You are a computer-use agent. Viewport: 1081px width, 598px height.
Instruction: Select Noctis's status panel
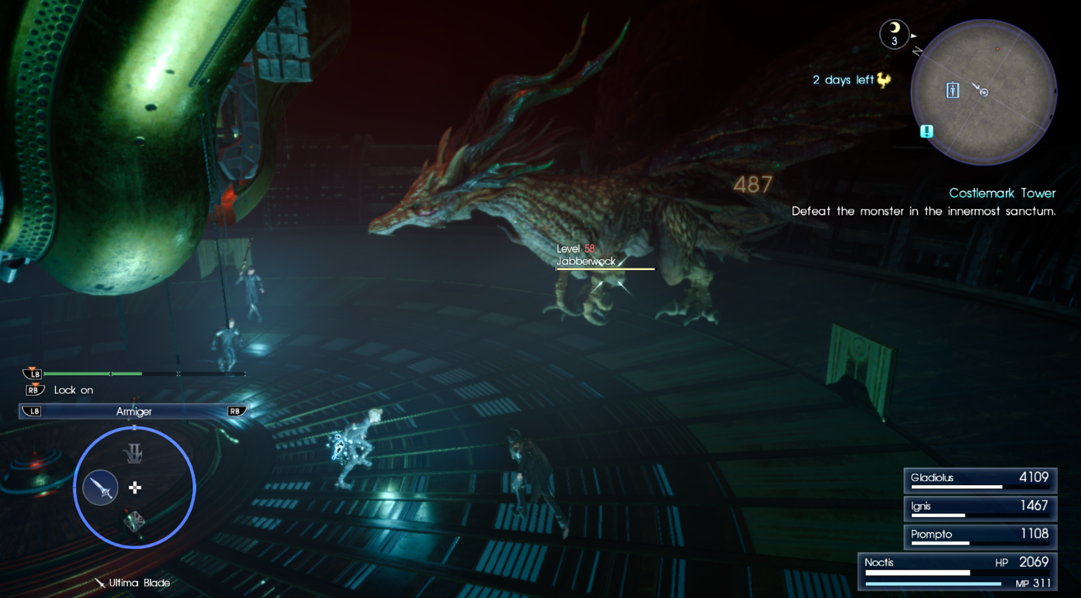pos(958,572)
